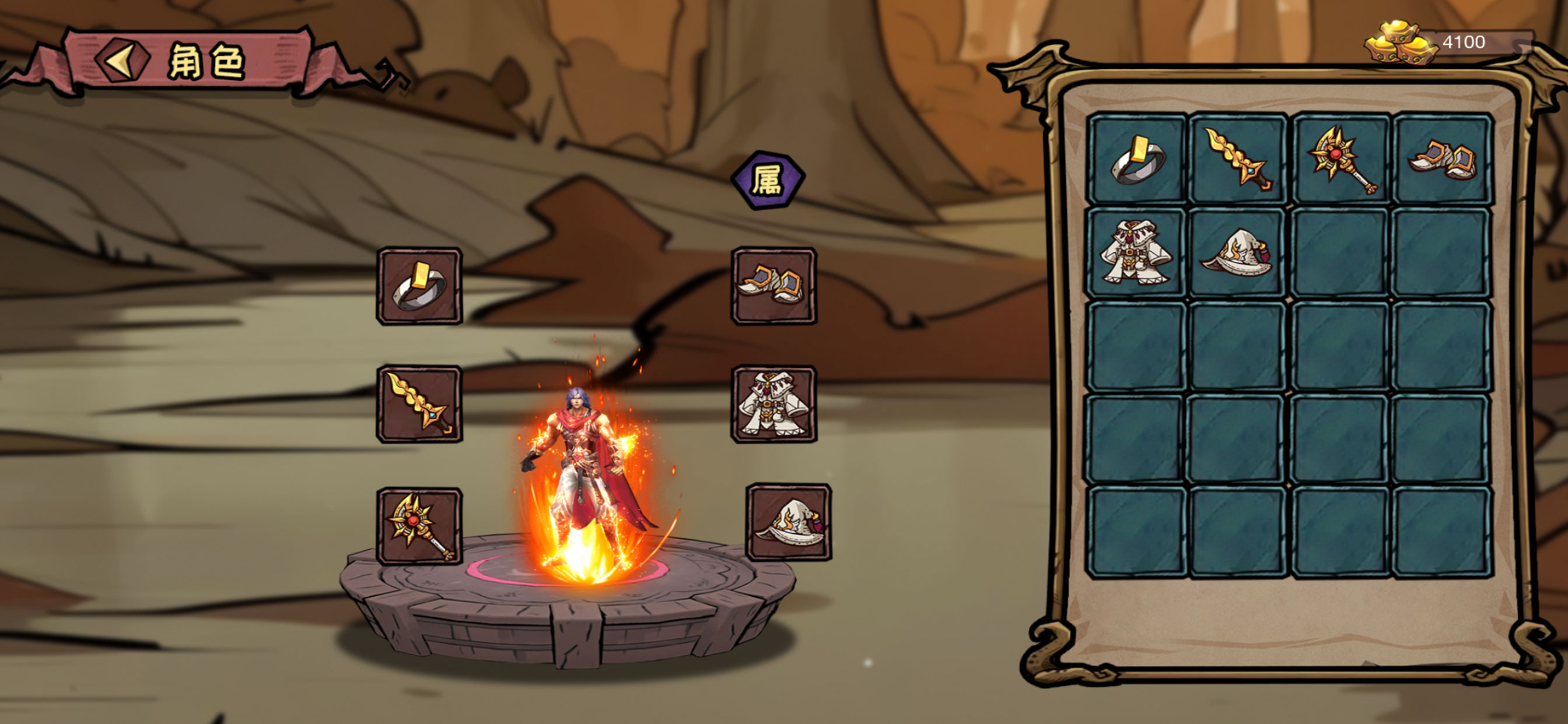1568x724 pixels.
Task: Select the equipped gold ring slot
Action: tap(419, 286)
